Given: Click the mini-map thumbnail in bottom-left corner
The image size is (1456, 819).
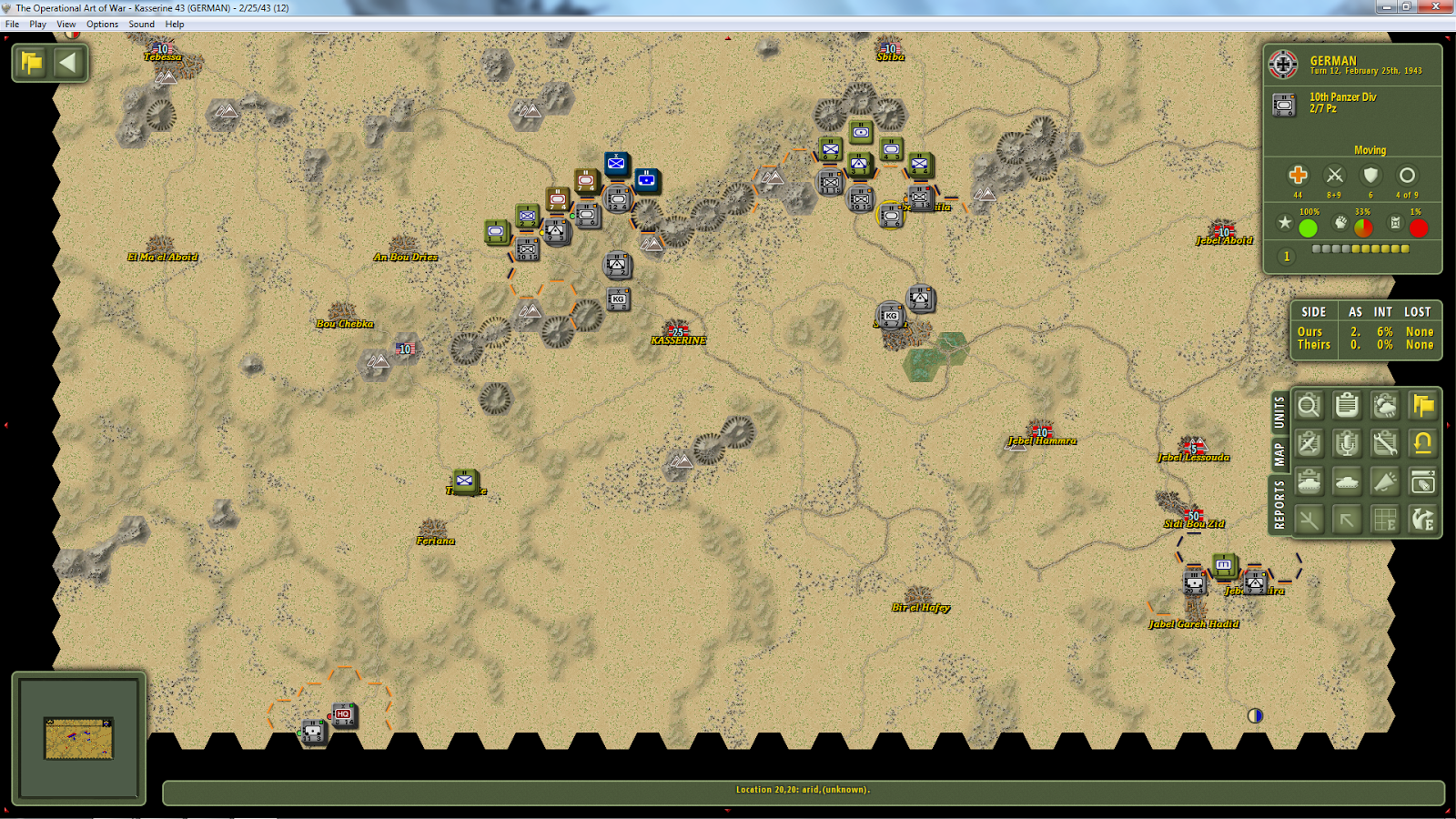Looking at the screenshot, I should (78, 737).
